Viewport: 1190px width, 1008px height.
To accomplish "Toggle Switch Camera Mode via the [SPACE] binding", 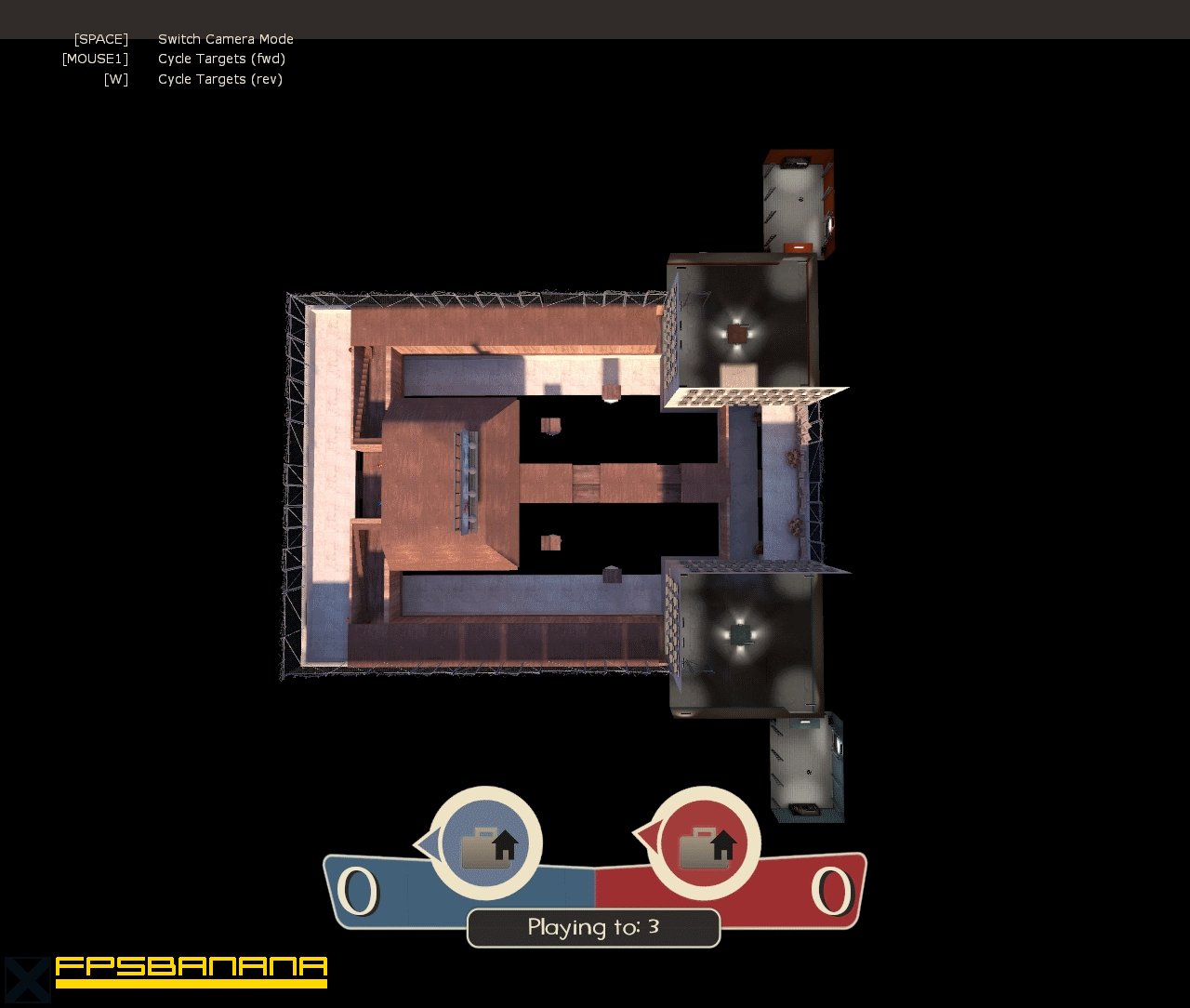I will 100,39.
